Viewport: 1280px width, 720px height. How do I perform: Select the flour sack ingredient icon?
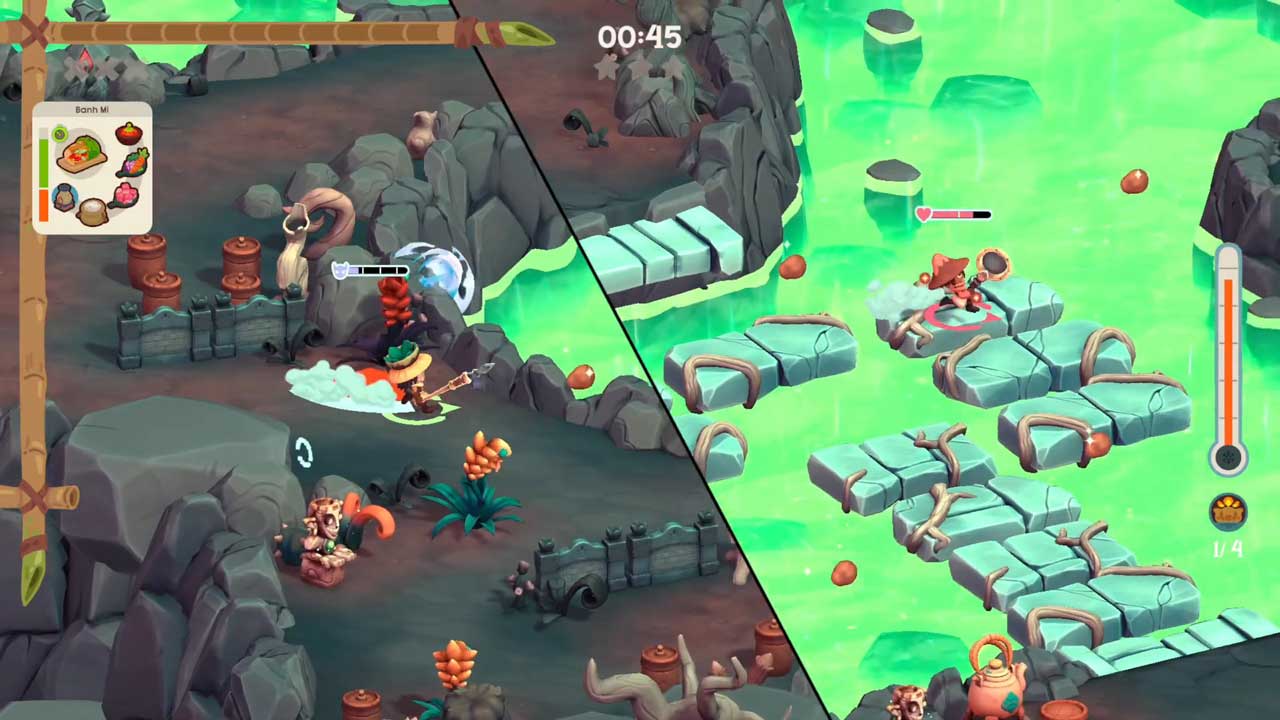(93, 212)
